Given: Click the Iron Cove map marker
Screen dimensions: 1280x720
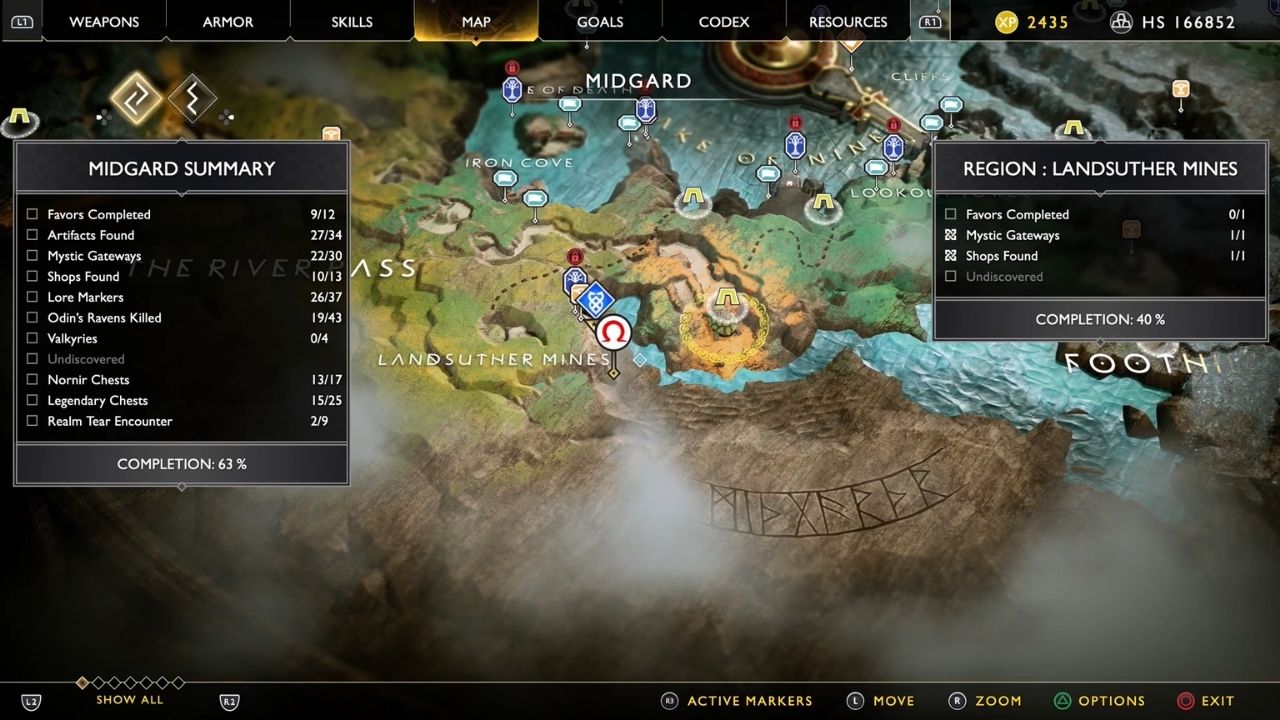Looking at the screenshot, I should pos(505,179).
